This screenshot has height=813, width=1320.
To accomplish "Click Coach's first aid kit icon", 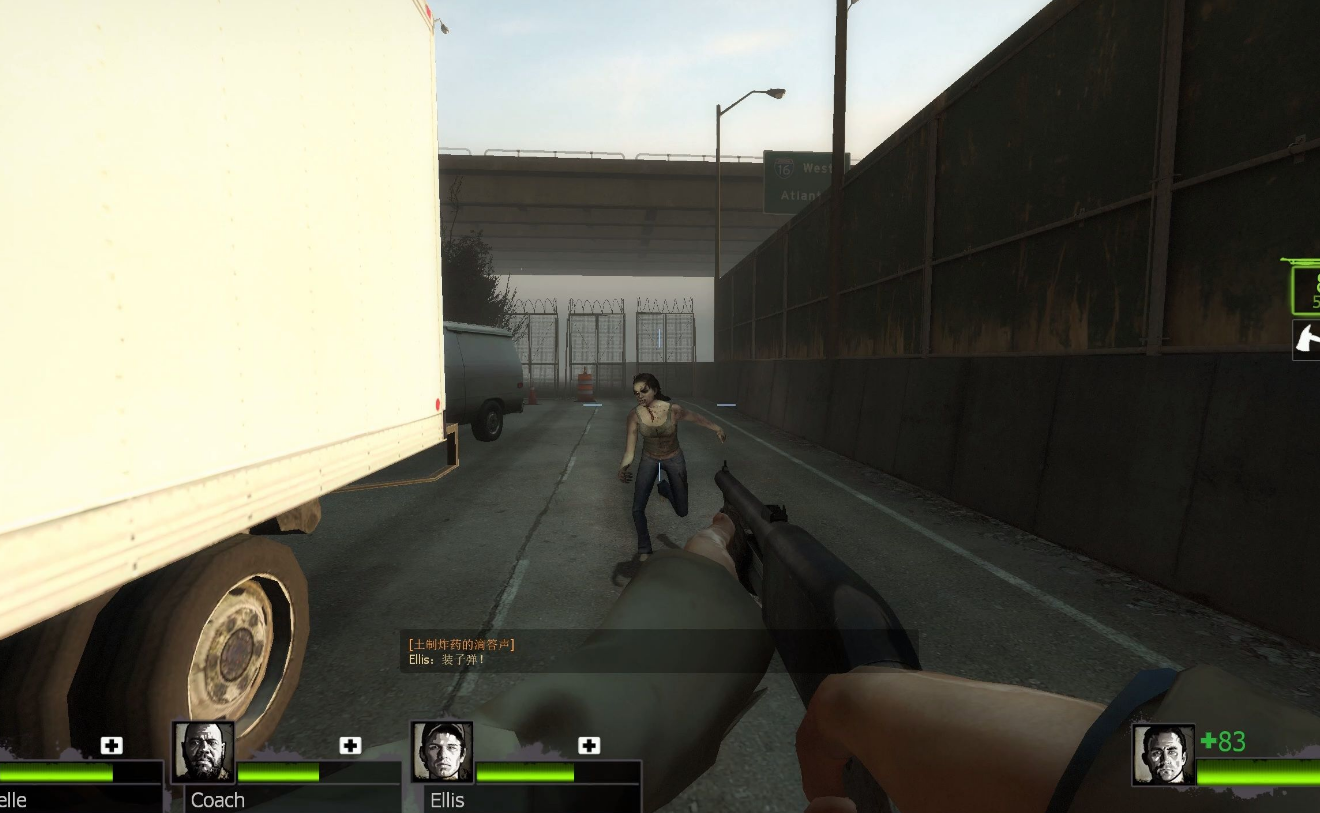I will 350,745.
